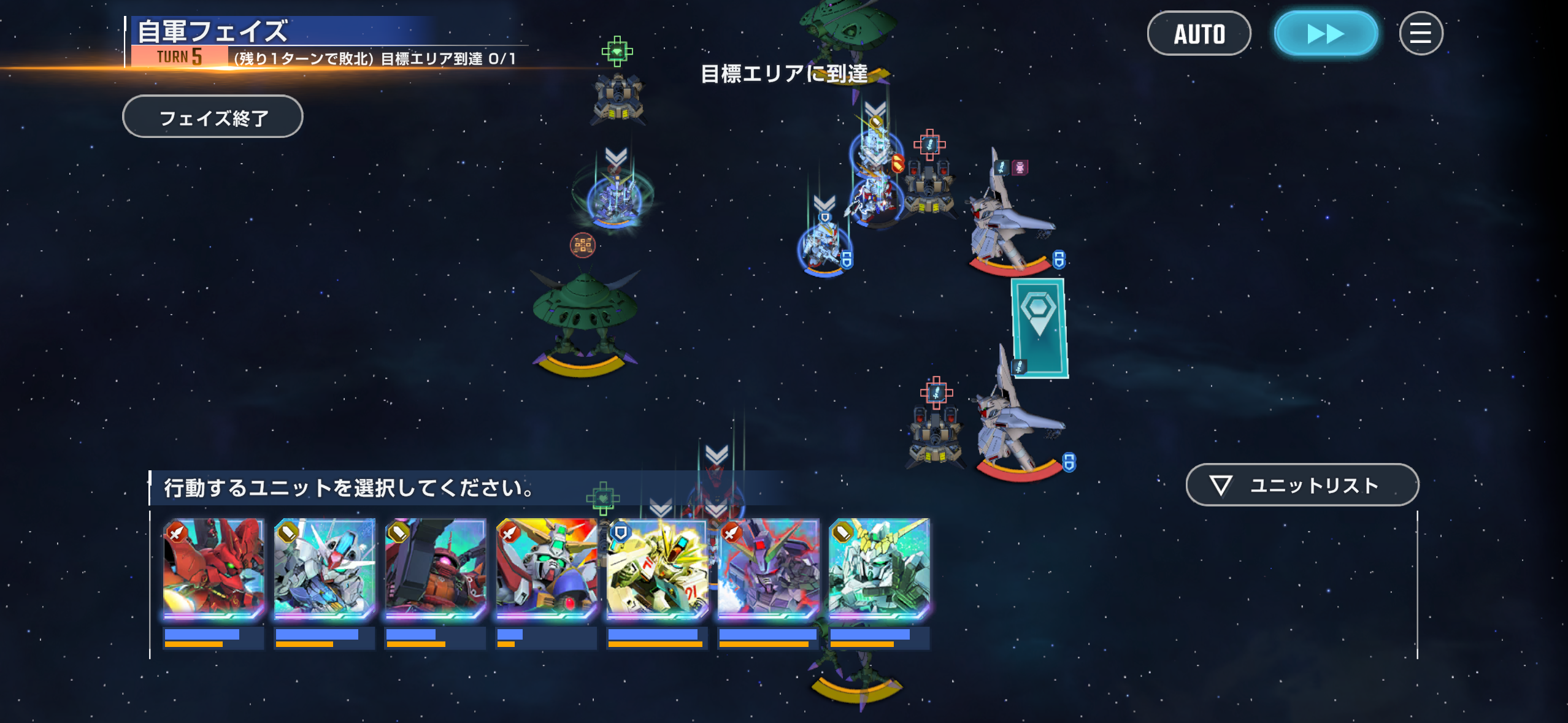The height and width of the screenshot is (723, 1568).
Task: Choose the golden glowing Gundam unit card
Action: (x=657, y=568)
